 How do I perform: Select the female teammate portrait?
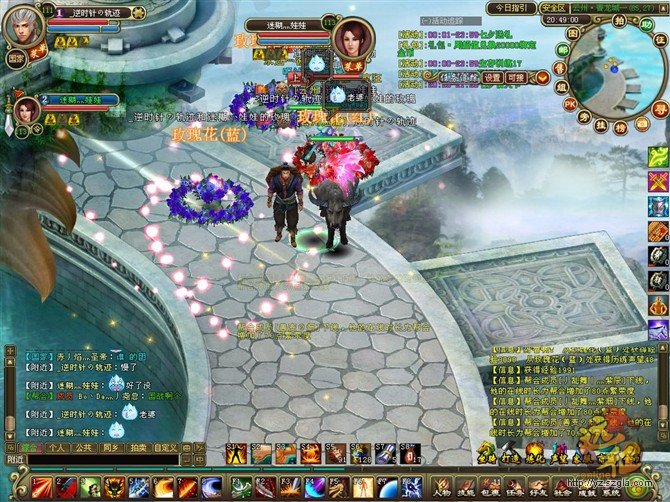(x=26, y=109)
